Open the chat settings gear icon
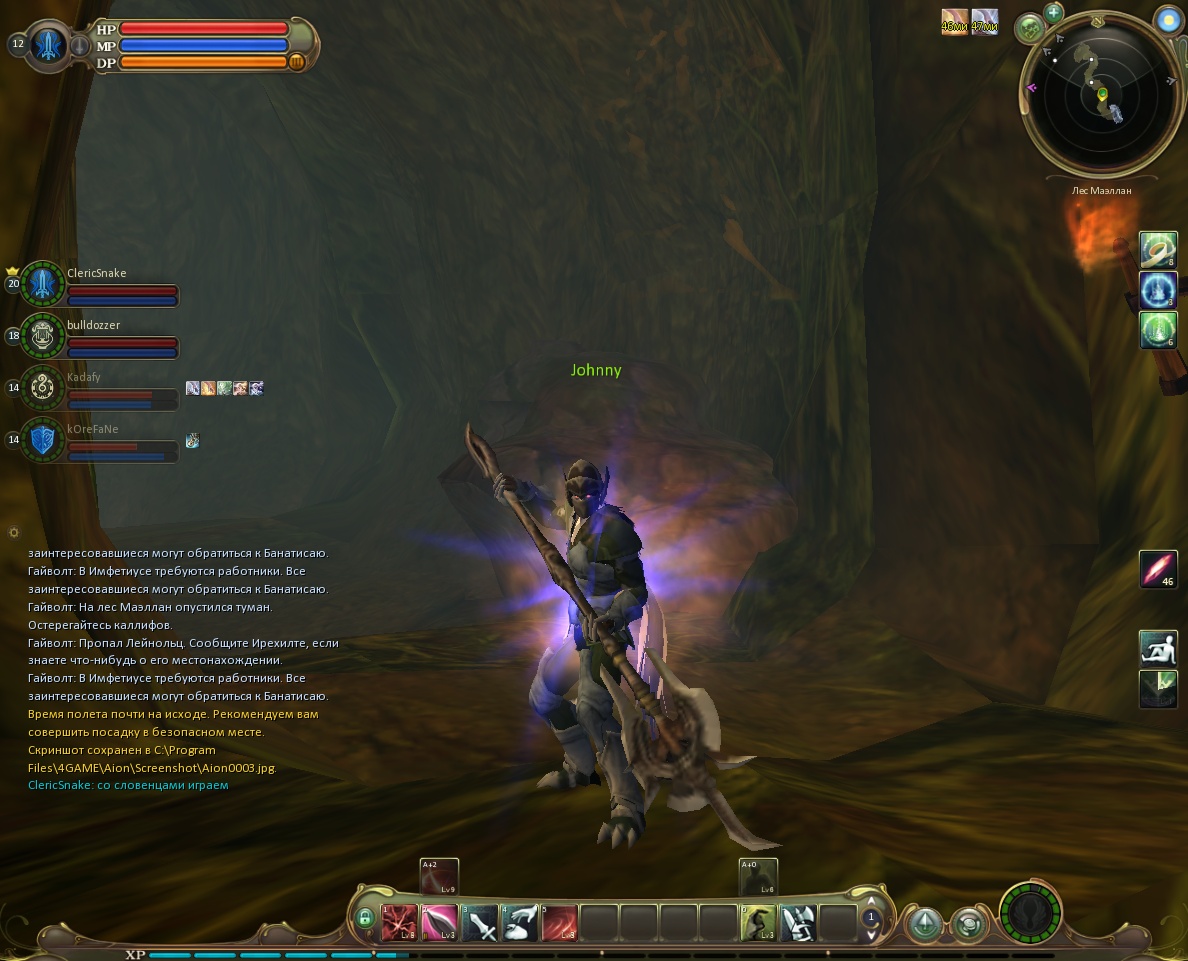The image size is (1188, 961). click(13, 532)
